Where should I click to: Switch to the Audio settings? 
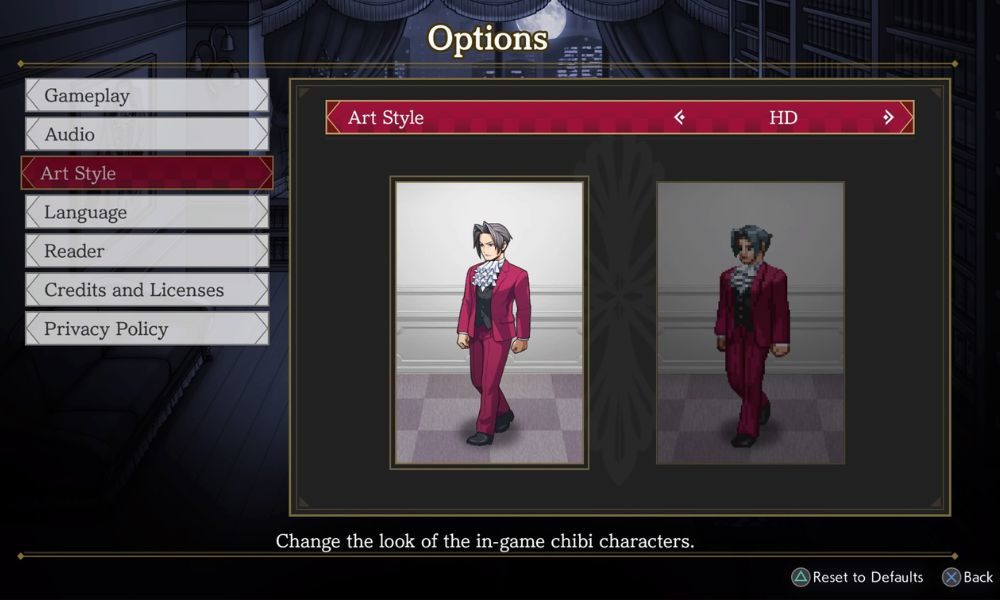(x=146, y=135)
